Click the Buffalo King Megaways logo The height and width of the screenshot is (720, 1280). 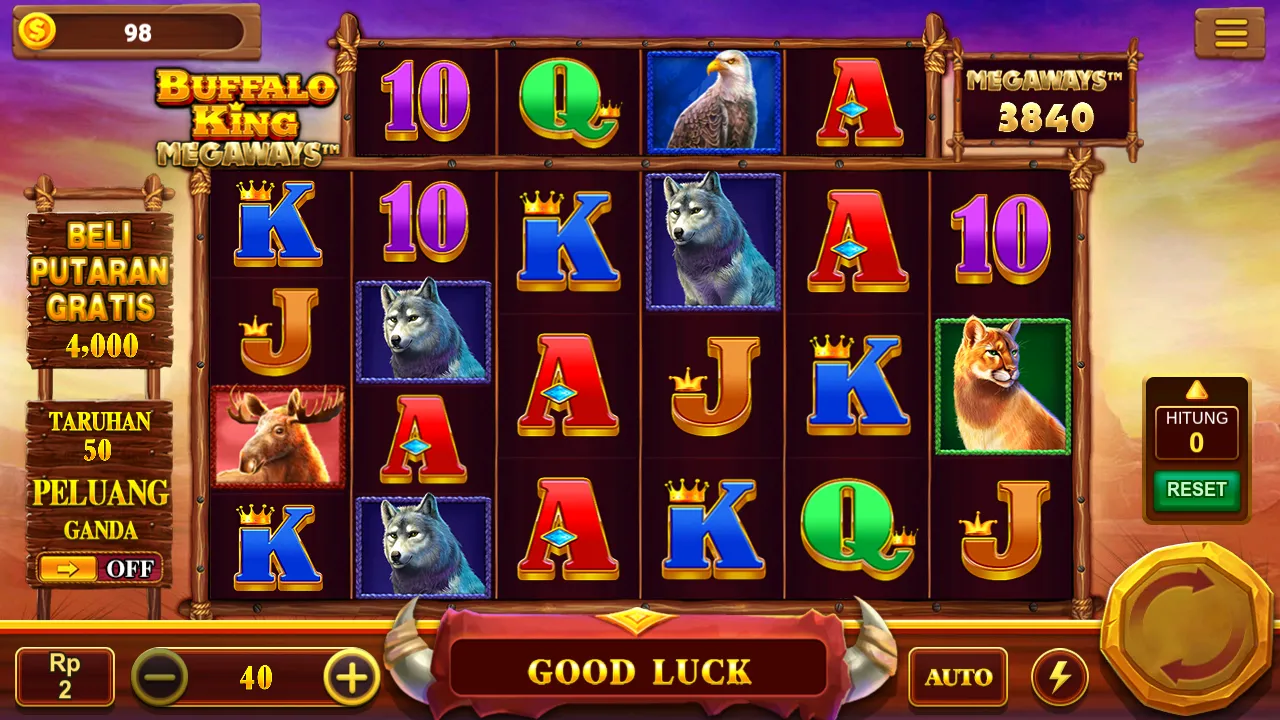pos(246,110)
